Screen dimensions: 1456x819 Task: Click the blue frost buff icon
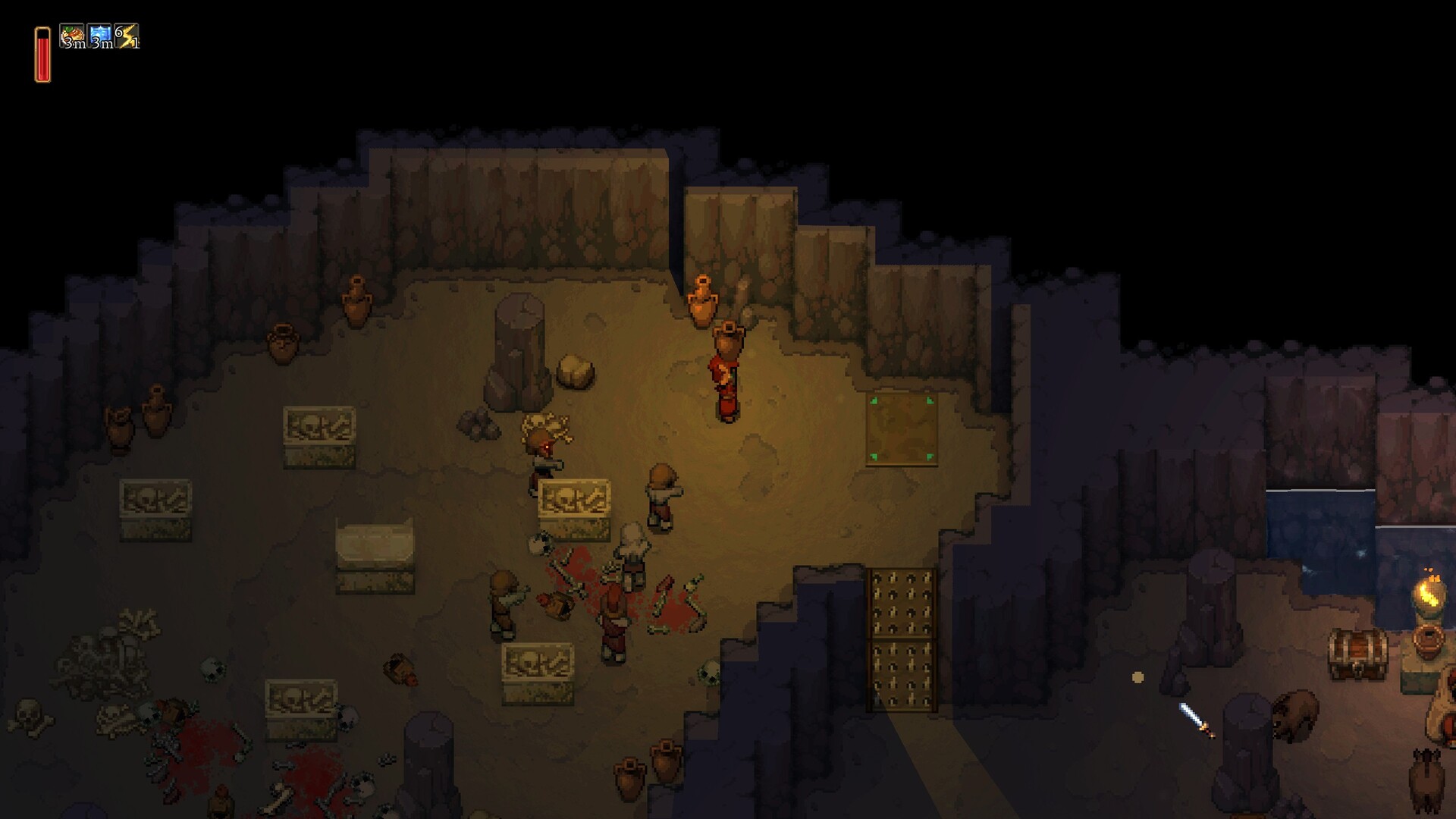coord(100,36)
